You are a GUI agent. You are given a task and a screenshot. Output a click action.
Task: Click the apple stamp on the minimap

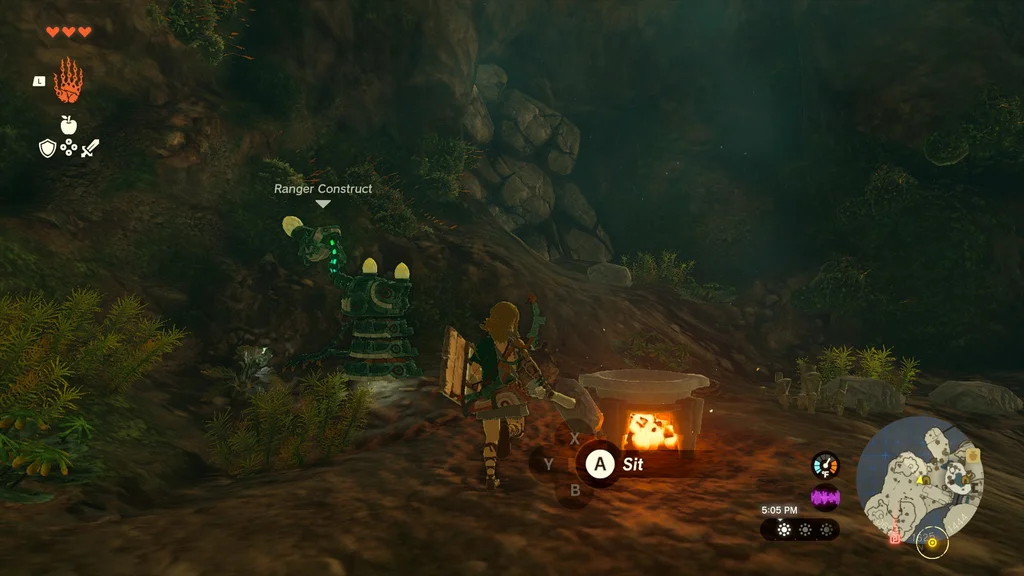(x=971, y=456)
